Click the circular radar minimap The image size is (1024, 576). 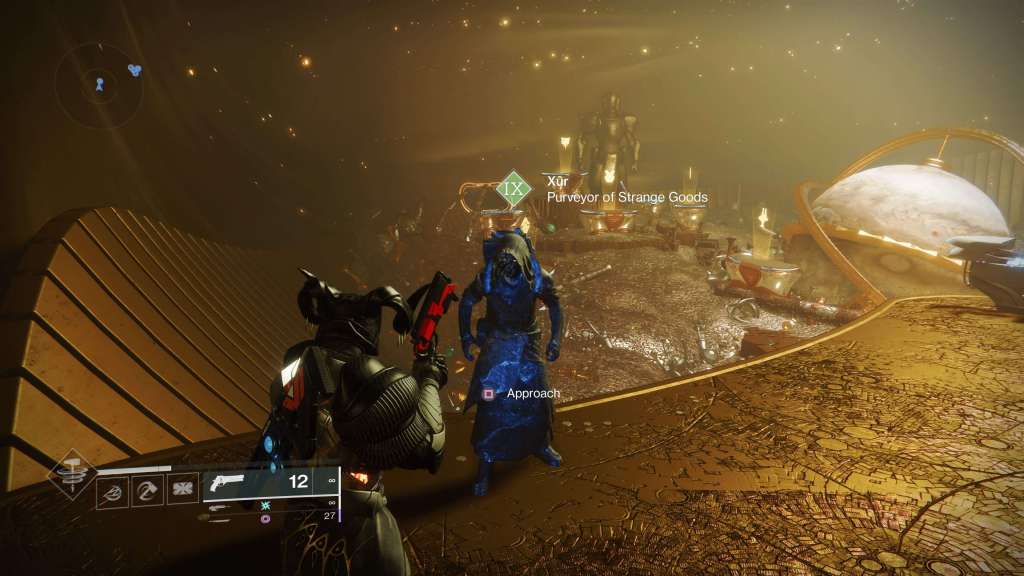click(98, 85)
